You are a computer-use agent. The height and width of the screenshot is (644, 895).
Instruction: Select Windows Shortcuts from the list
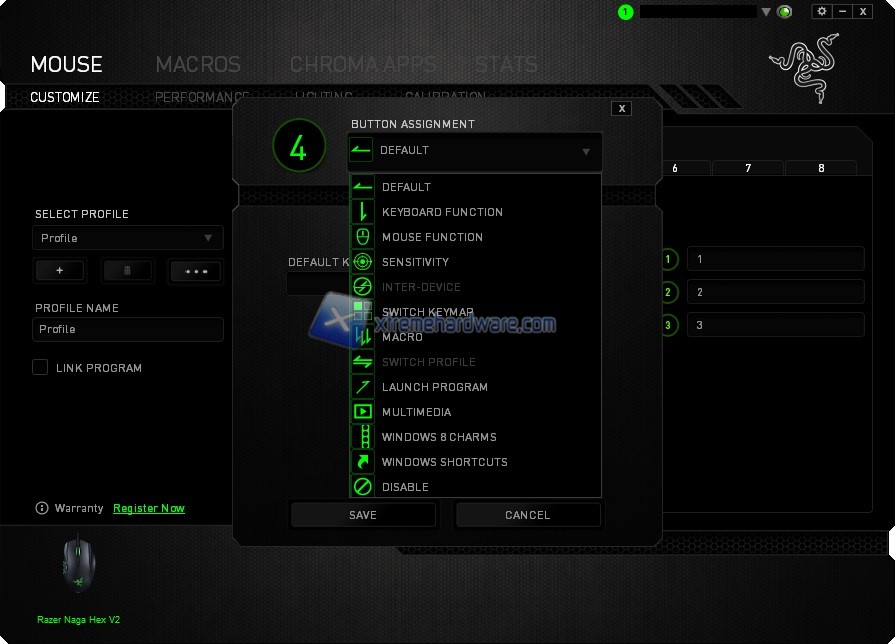(444, 462)
